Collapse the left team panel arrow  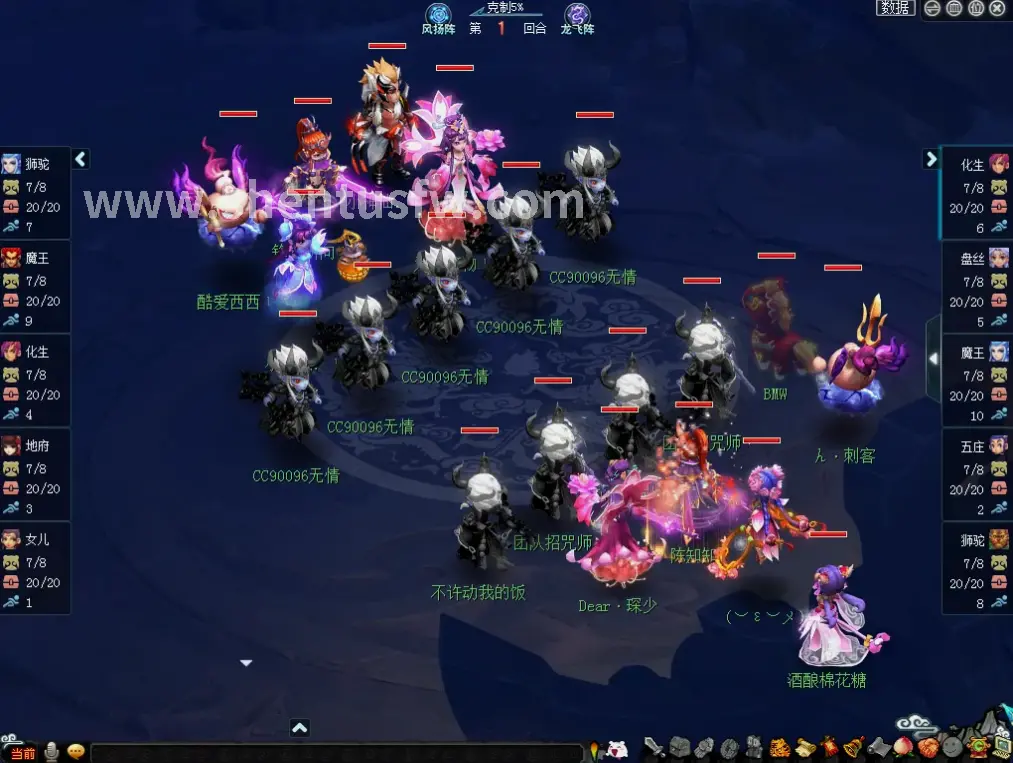[x=81, y=159]
